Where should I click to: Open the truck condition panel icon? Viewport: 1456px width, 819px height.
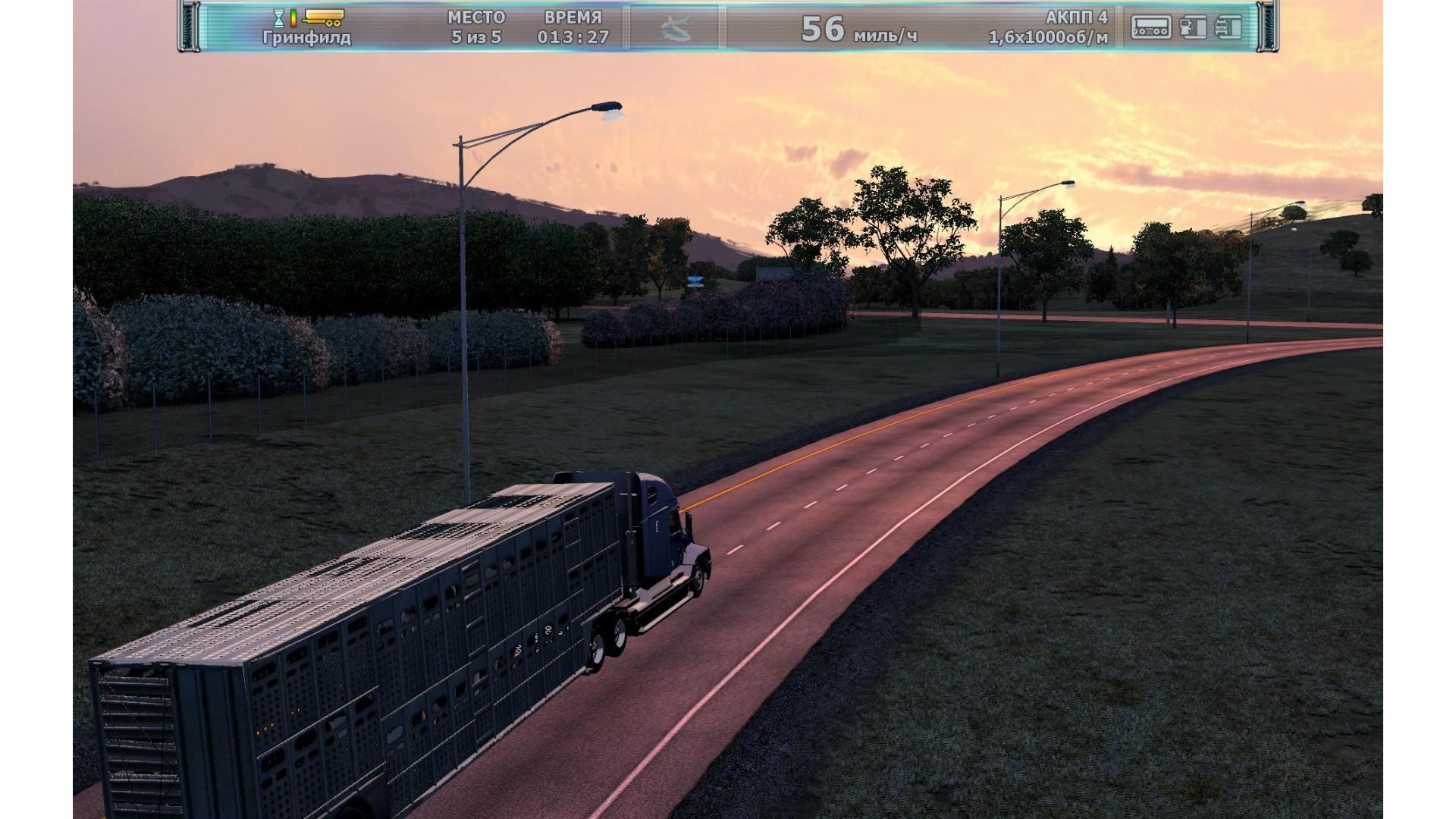point(1228,27)
